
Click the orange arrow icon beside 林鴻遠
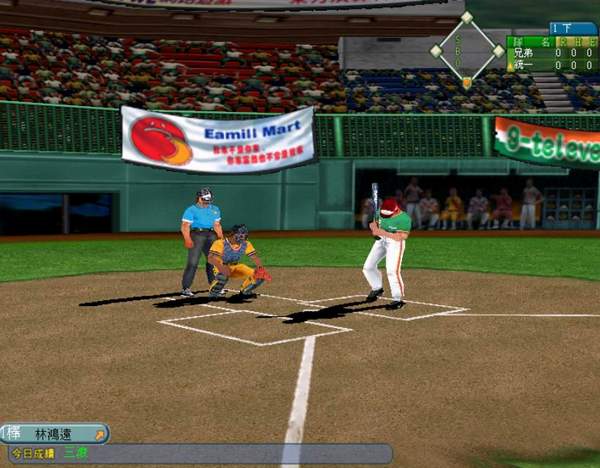(x=99, y=434)
